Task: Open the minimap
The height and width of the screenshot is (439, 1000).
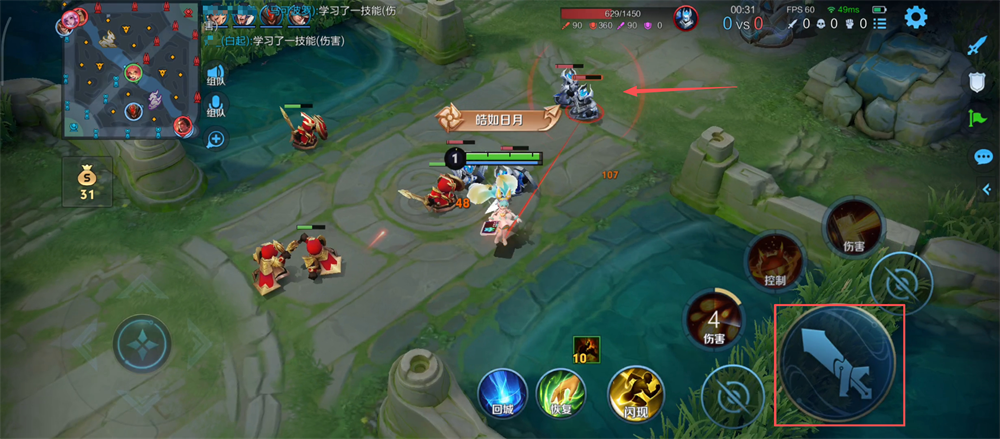Action: point(129,72)
